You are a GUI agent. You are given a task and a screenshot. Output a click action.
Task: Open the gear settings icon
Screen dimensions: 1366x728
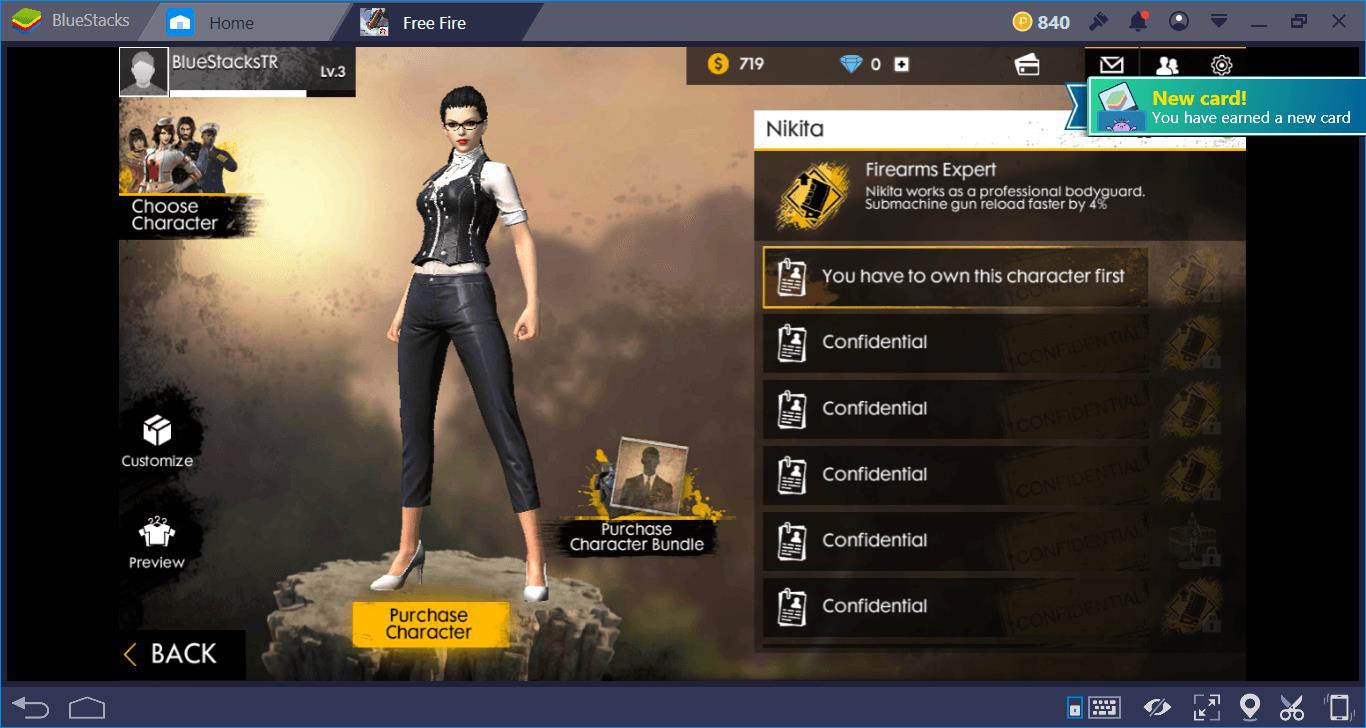[1221, 65]
